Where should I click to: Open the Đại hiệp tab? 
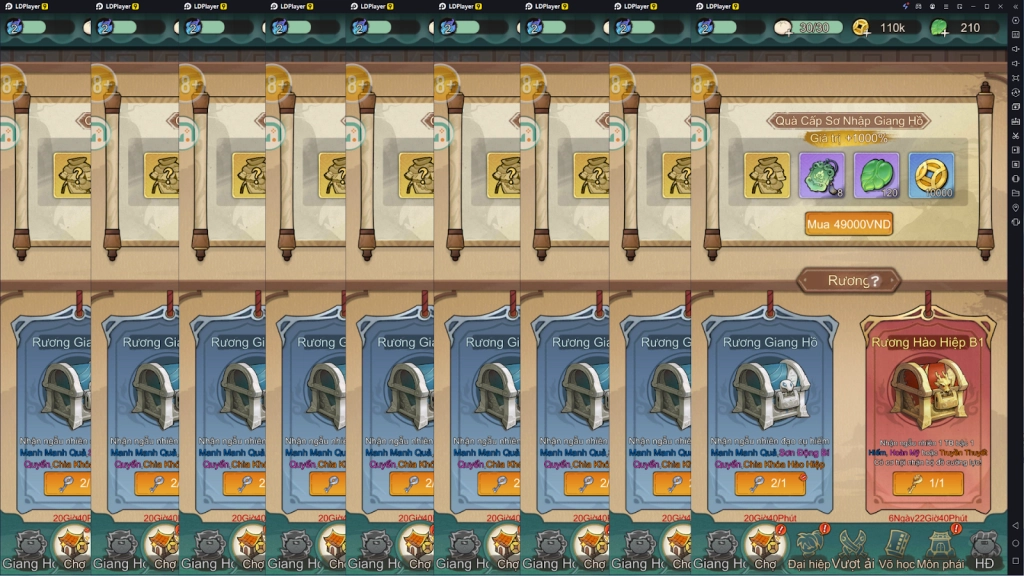(809, 547)
